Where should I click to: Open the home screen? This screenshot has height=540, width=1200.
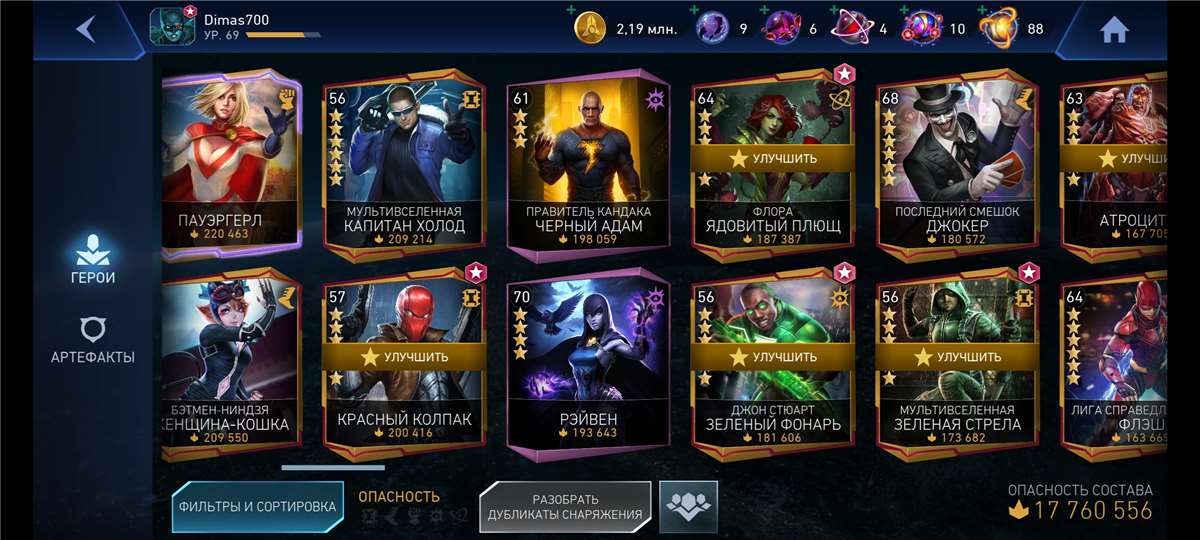point(1113,30)
